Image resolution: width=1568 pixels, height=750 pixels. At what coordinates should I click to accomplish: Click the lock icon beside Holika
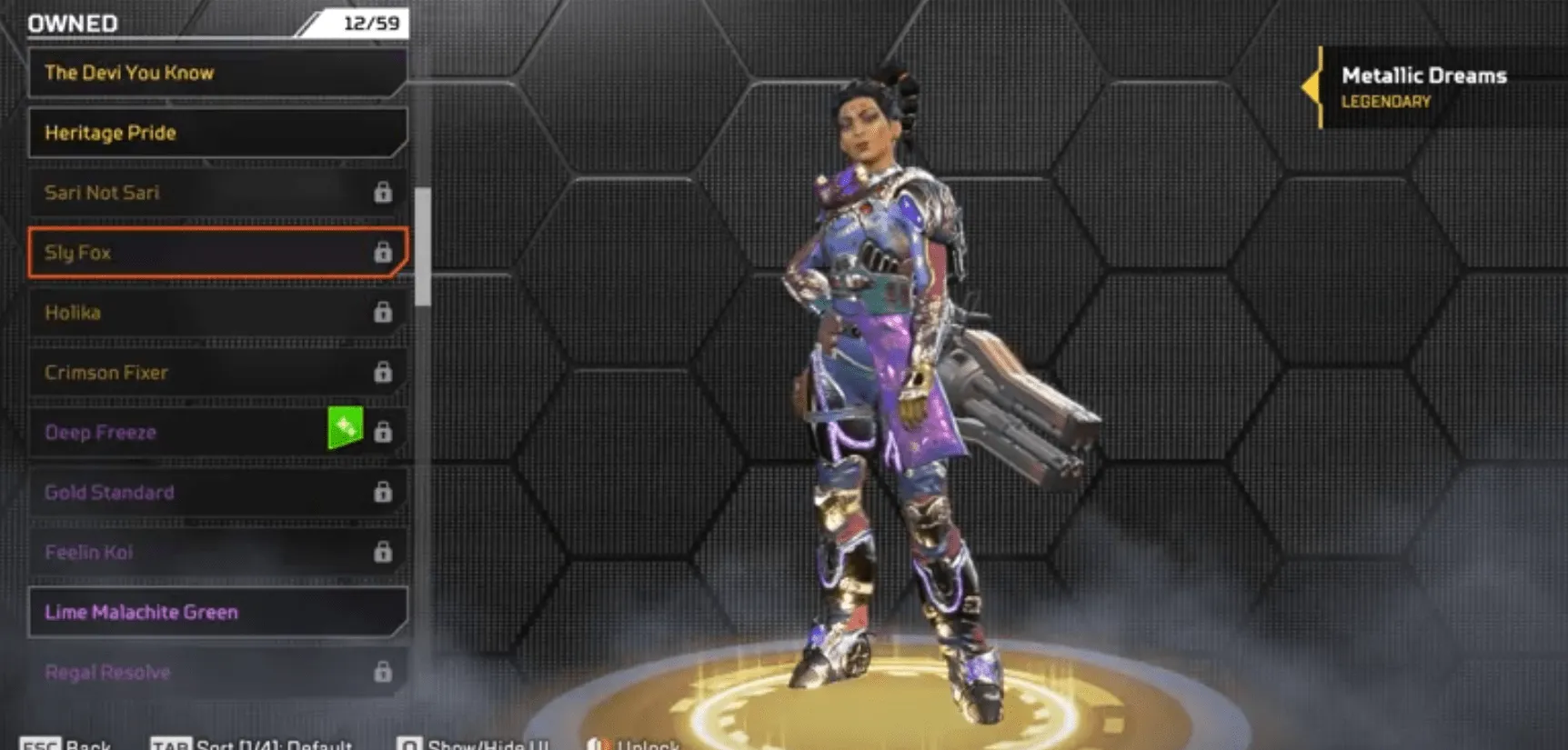(385, 313)
